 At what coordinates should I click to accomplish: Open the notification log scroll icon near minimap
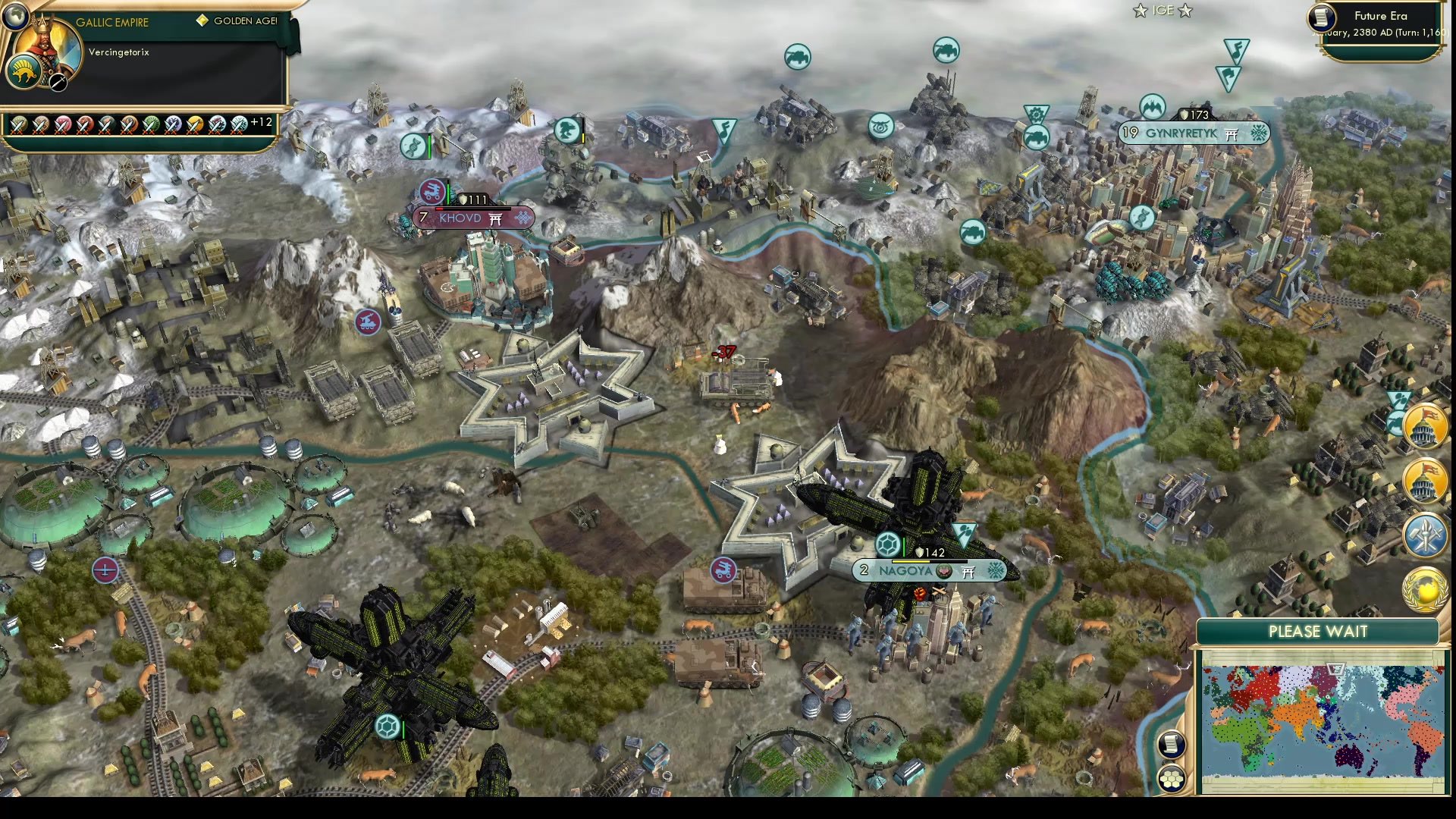(x=1170, y=745)
